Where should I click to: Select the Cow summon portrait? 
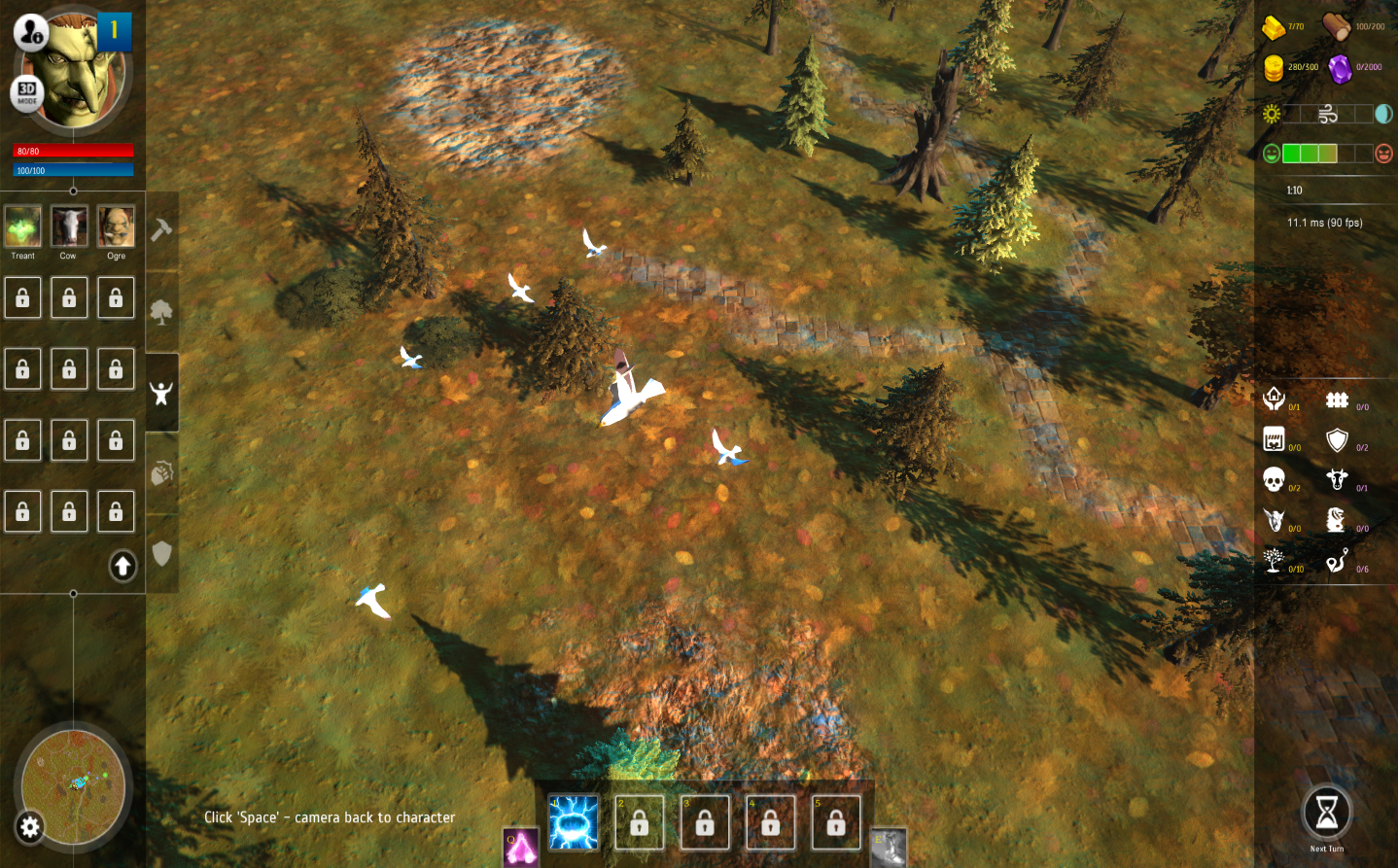click(69, 226)
